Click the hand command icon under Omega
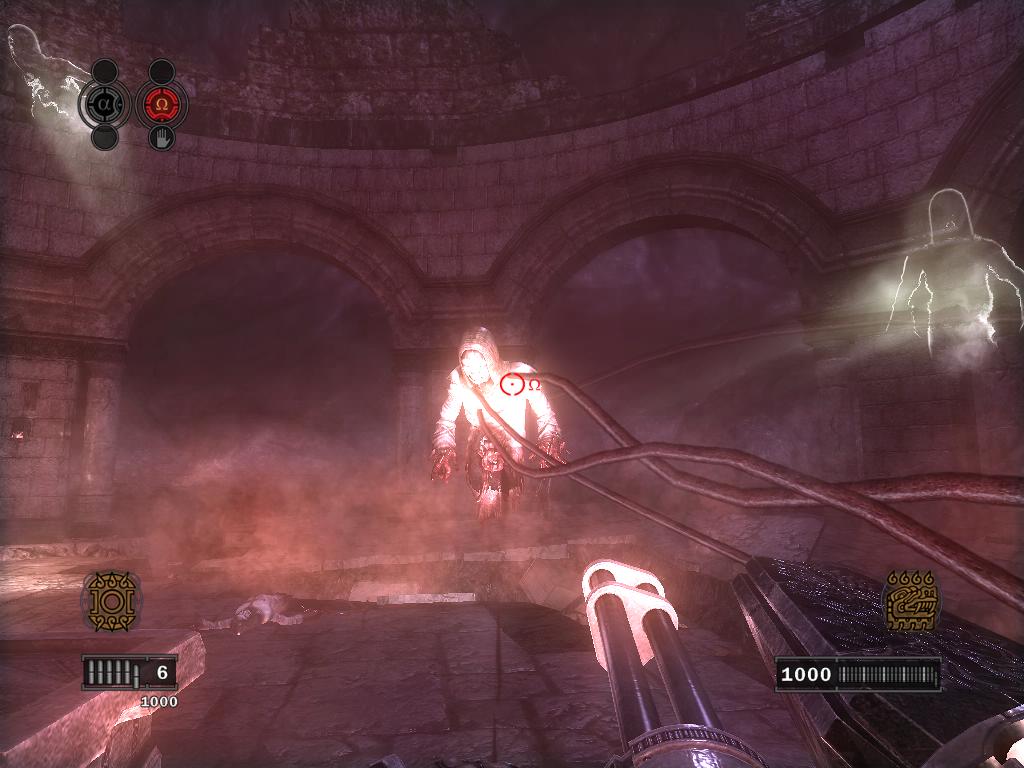 point(161,137)
